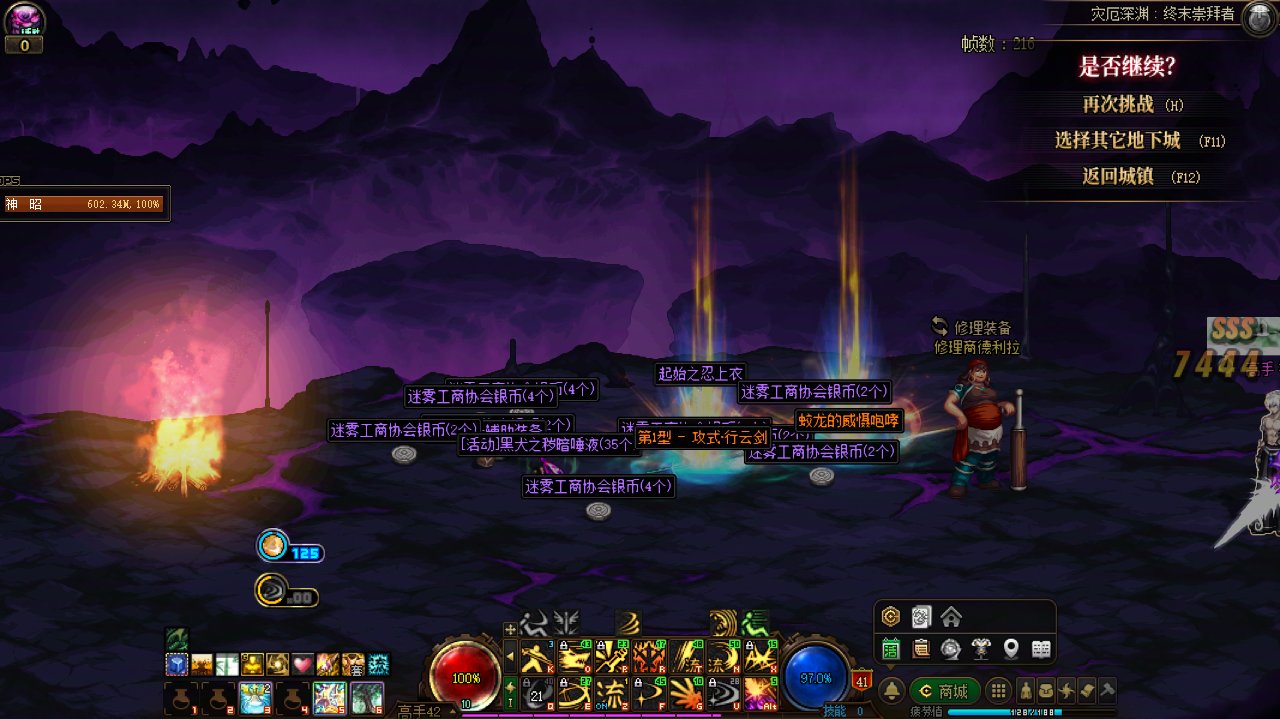Use the tree item in slot 6

367,697
